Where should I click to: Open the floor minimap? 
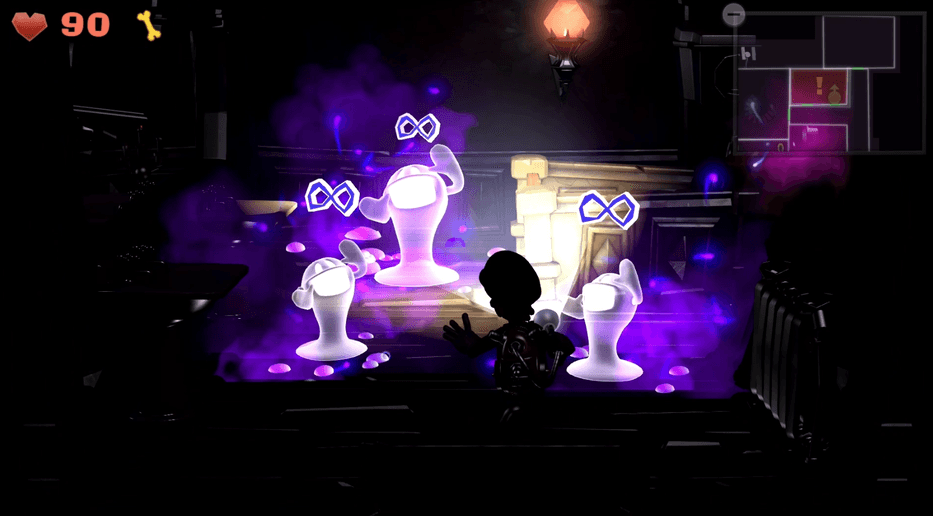tap(828, 82)
